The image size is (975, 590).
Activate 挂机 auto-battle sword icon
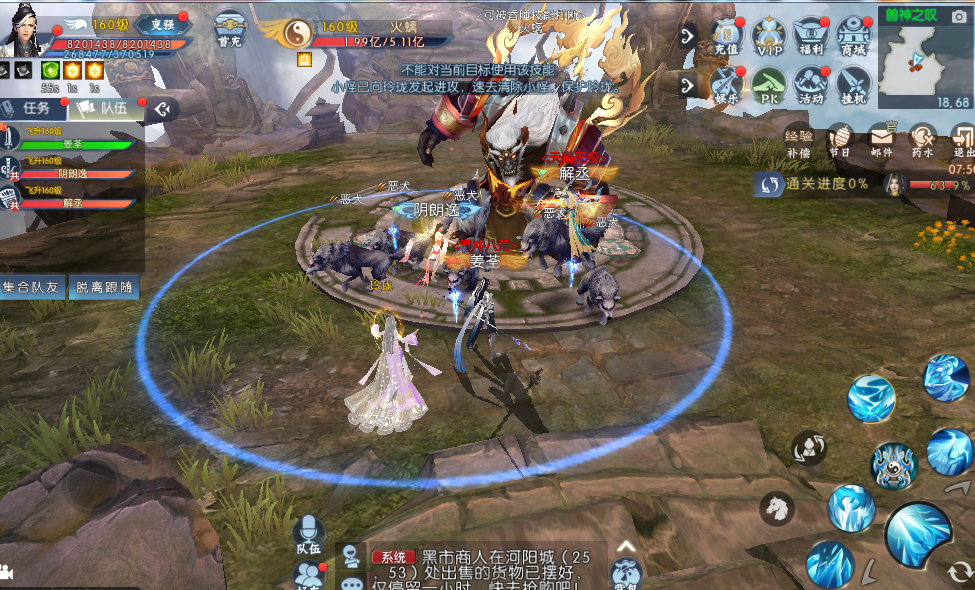click(x=853, y=86)
